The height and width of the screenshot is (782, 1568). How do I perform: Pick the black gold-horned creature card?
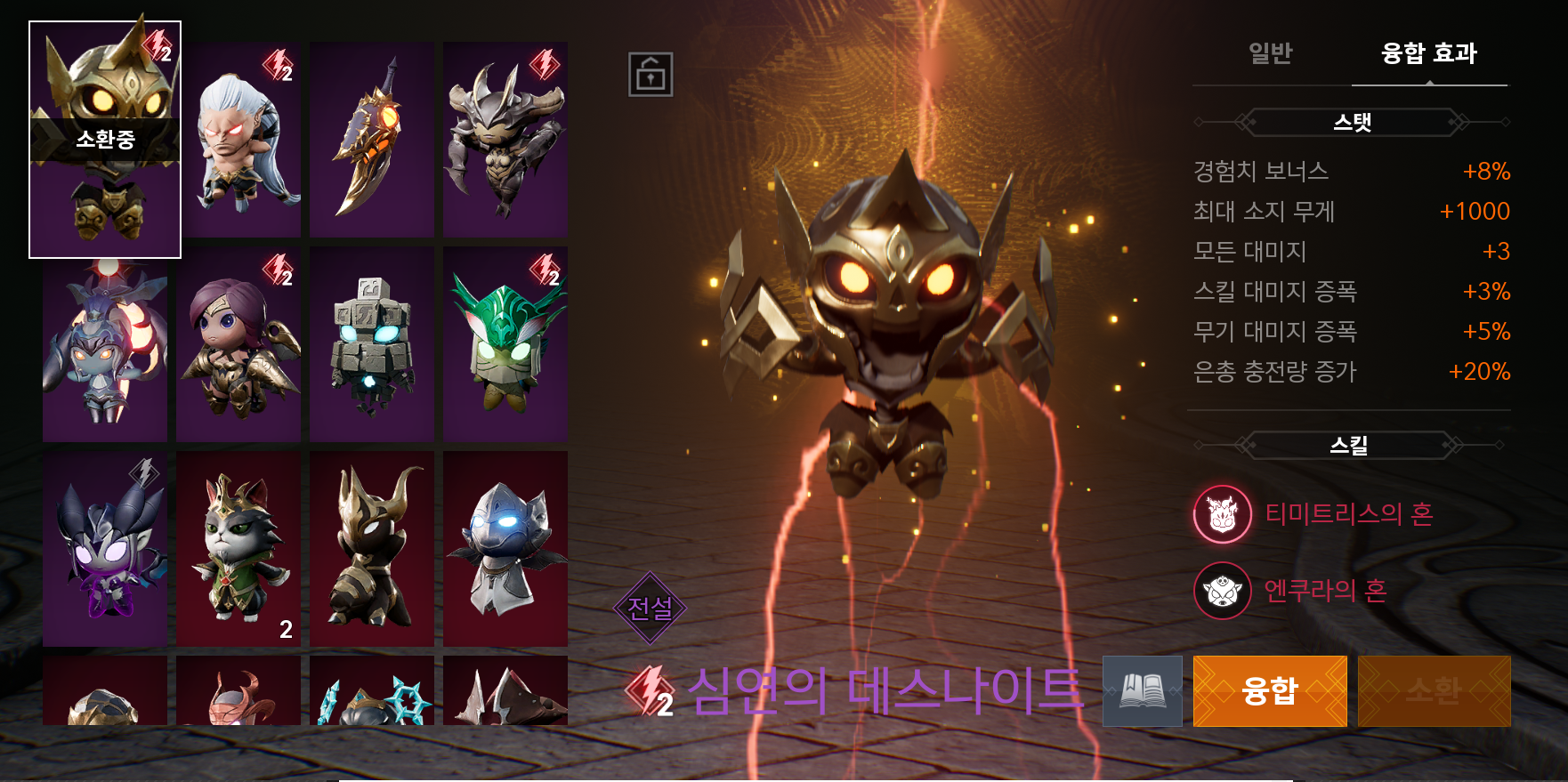click(372, 549)
